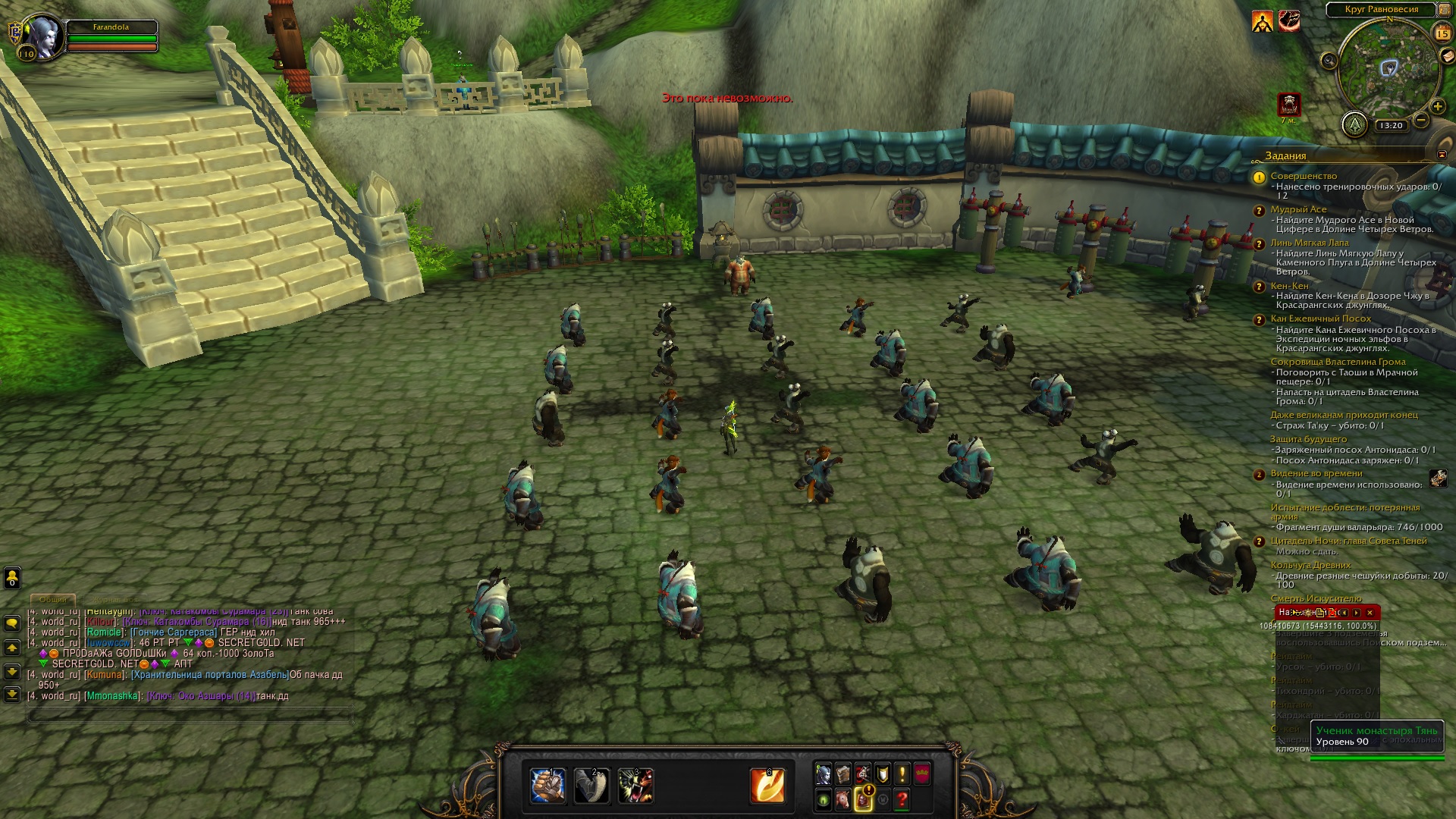Use the snake-armed ability in slot 2
The image size is (1456, 819).
click(591, 785)
